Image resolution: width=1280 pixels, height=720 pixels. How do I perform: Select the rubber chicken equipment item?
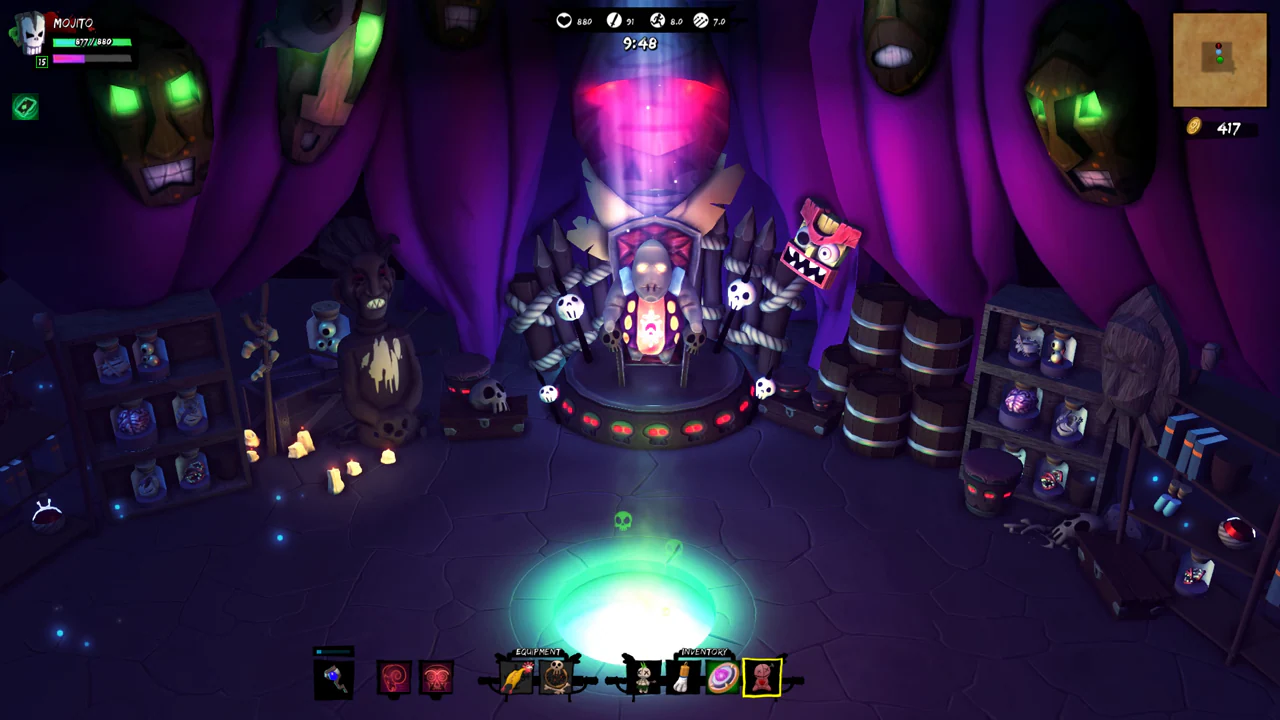517,679
